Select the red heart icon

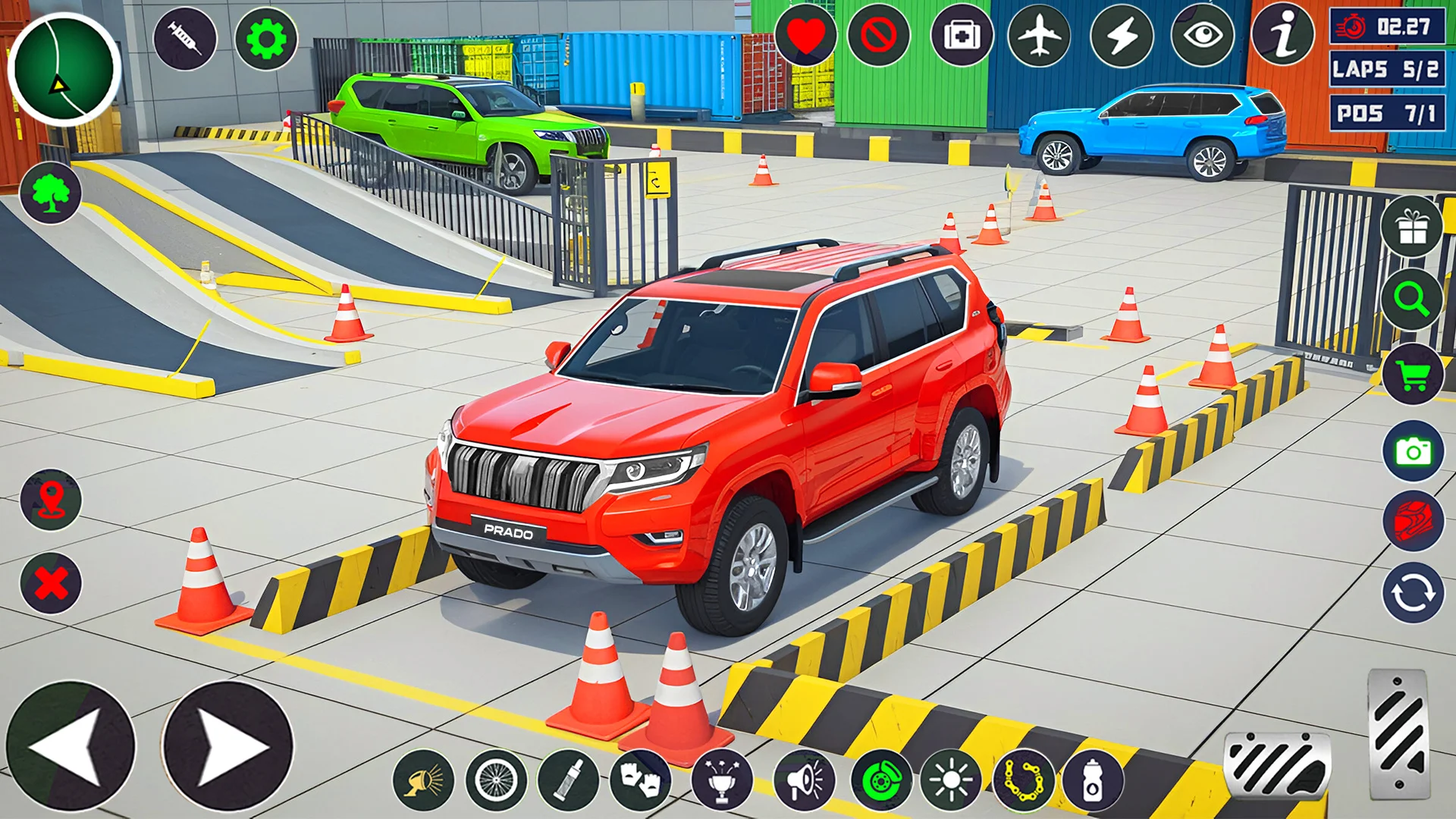pos(805,36)
